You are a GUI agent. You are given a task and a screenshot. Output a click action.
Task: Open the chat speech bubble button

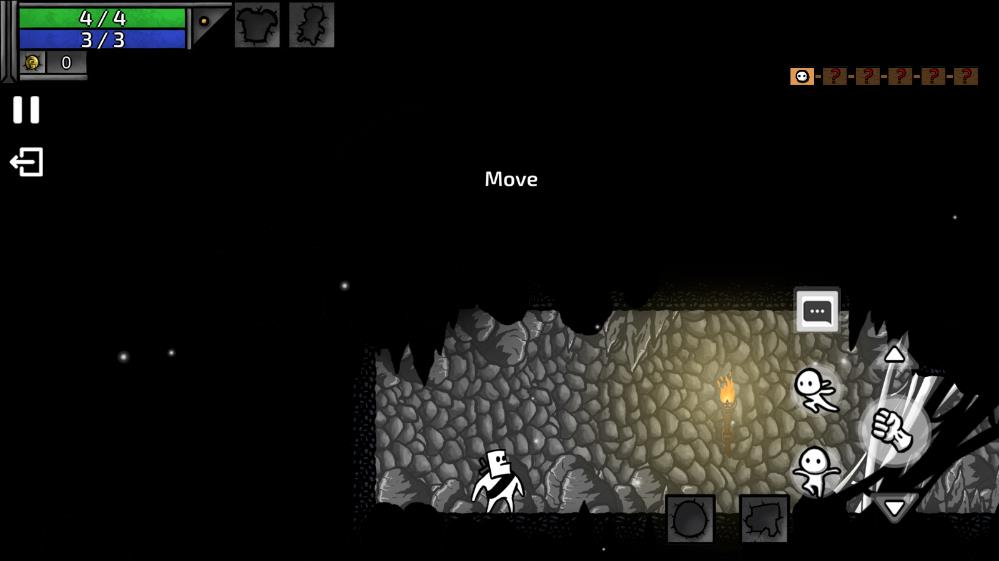(817, 311)
